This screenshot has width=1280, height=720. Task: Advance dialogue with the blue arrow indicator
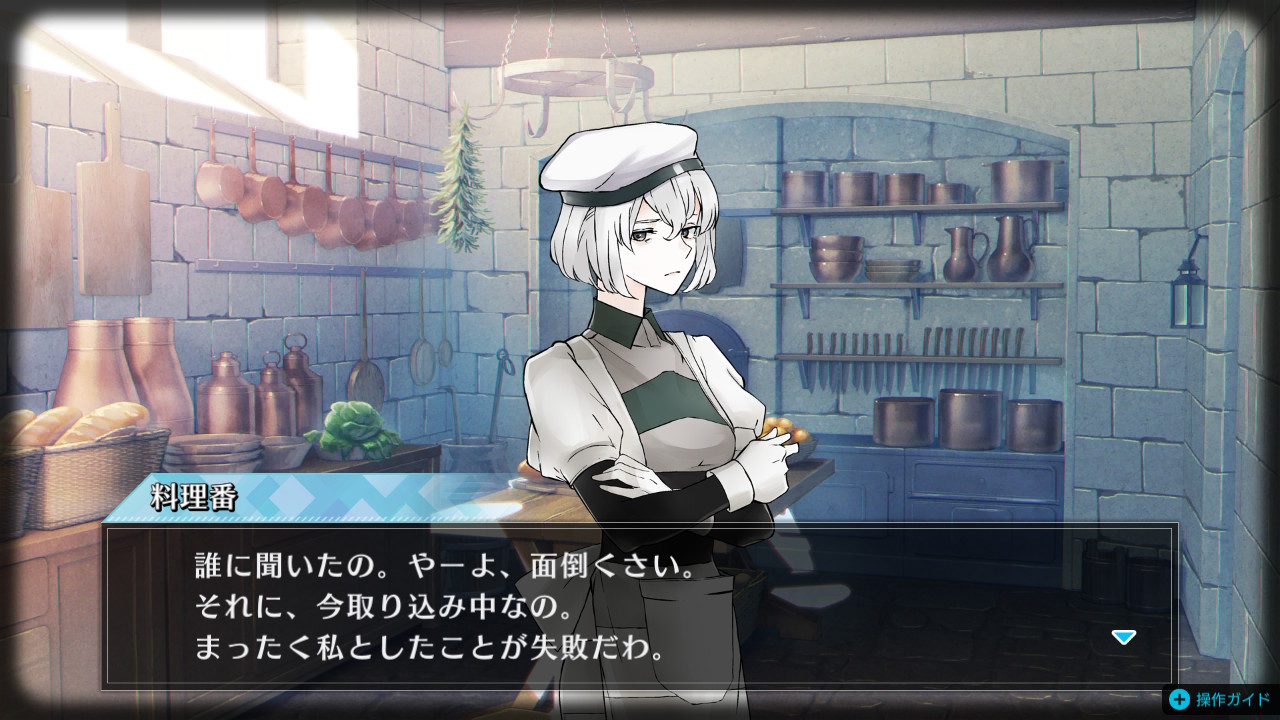tap(1124, 637)
